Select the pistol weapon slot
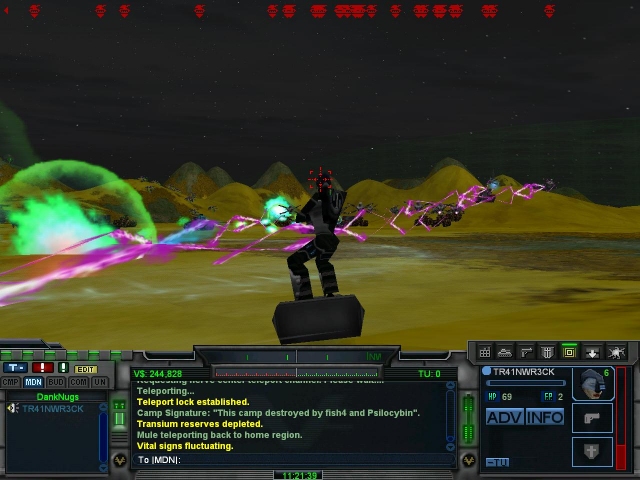The height and width of the screenshot is (480, 640). click(592, 418)
